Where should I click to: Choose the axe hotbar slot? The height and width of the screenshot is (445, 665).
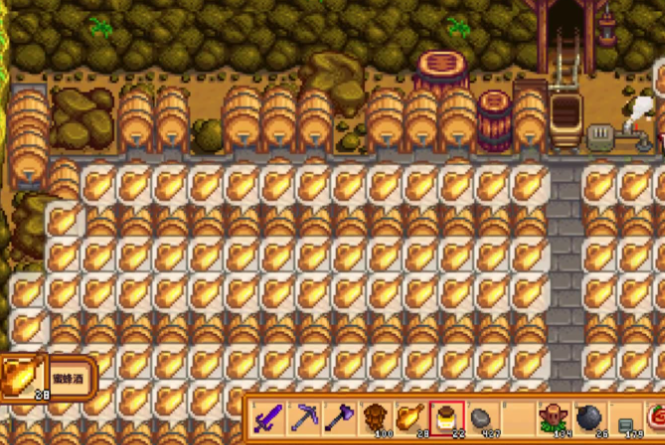click(338, 416)
